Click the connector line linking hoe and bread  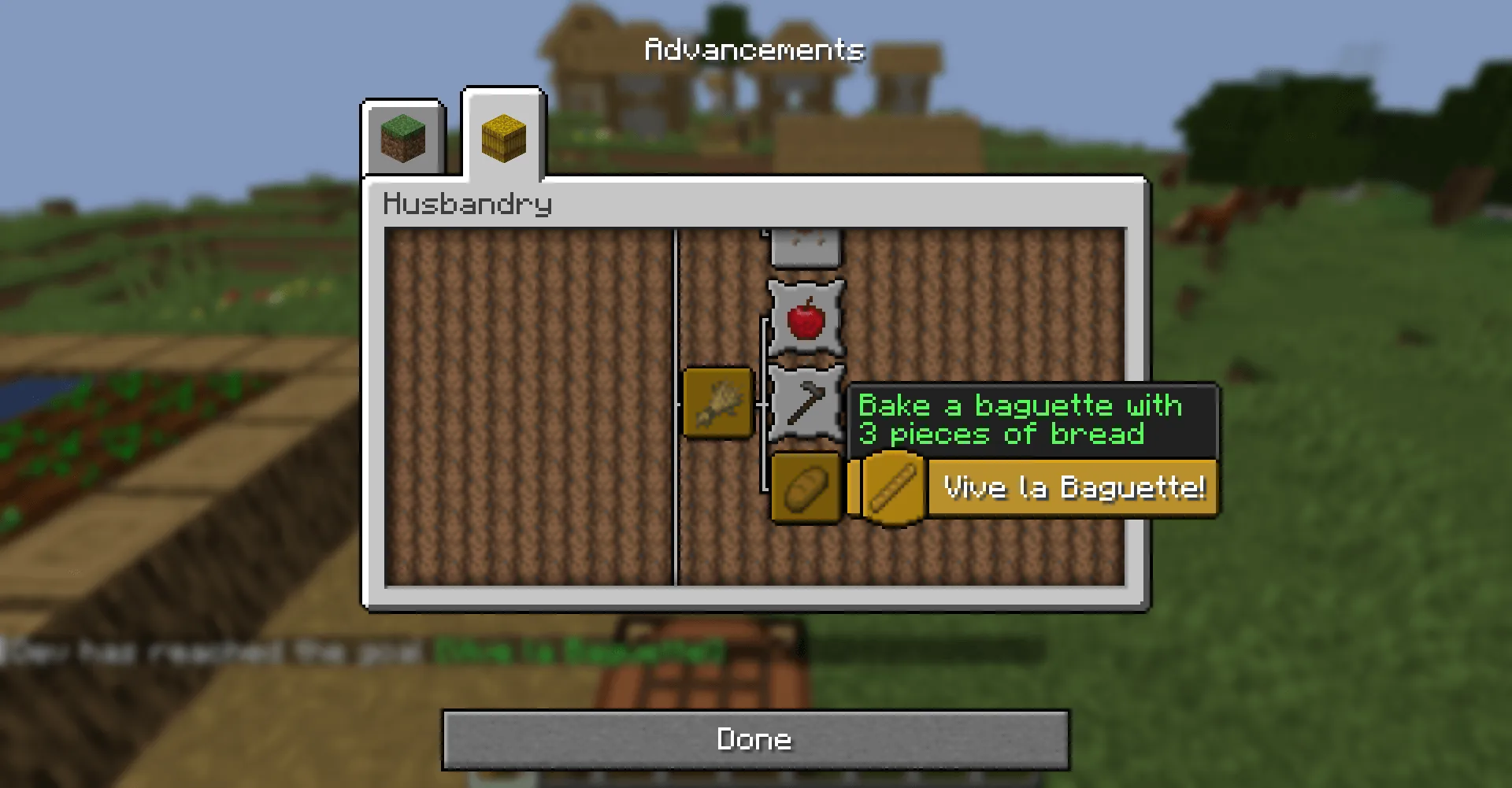[x=763, y=449]
